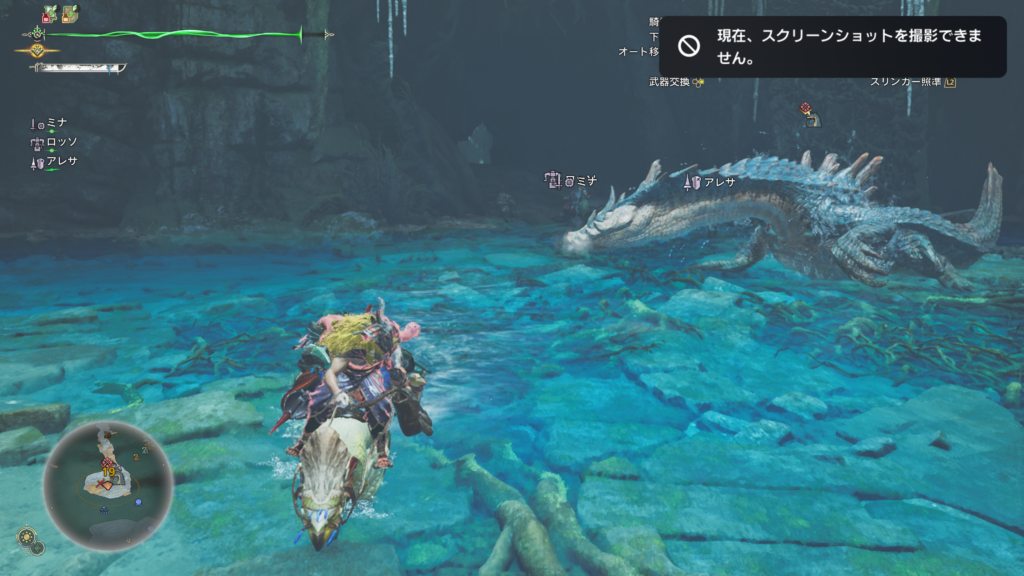The image size is (1024, 576).
Task: Open the circular minimap
Action: tap(108, 485)
